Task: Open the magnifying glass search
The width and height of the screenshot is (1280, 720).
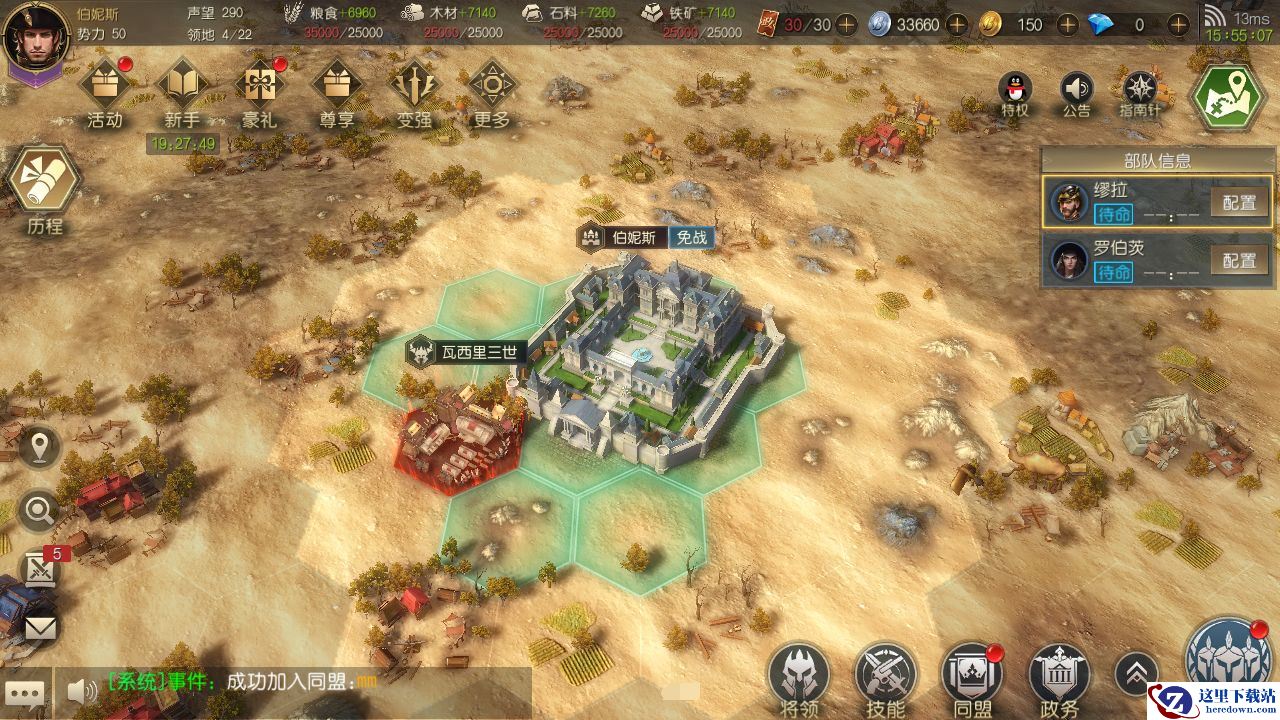Action: tap(40, 512)
